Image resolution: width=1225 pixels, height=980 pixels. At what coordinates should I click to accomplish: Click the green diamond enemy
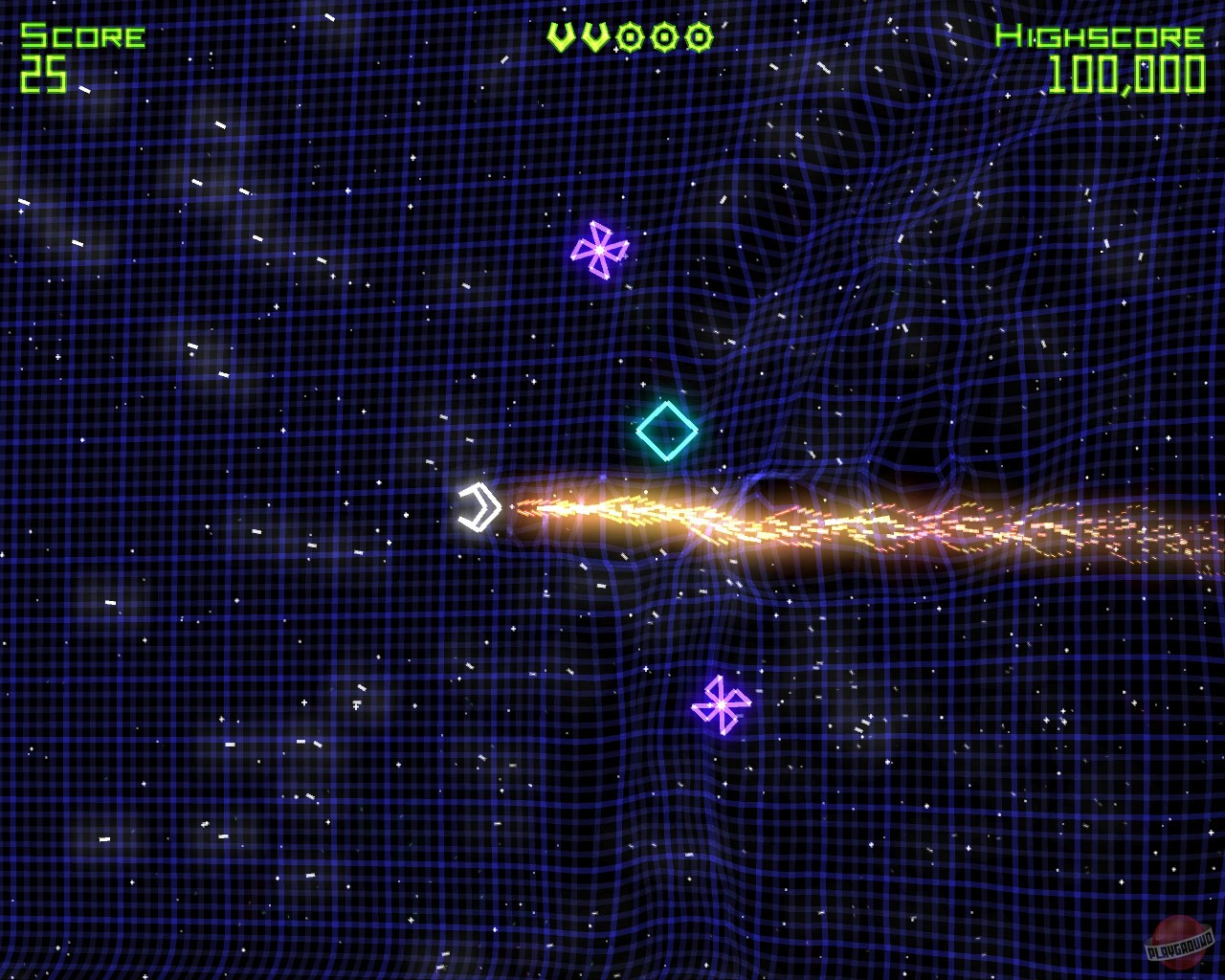click(x=667, y=432)
